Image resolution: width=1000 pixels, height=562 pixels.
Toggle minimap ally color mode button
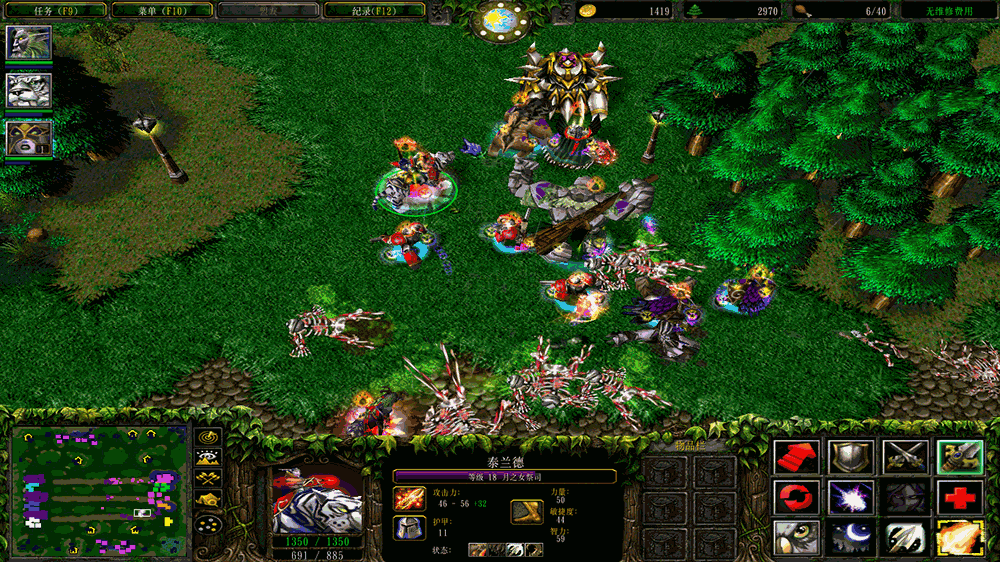pos(208,480)
